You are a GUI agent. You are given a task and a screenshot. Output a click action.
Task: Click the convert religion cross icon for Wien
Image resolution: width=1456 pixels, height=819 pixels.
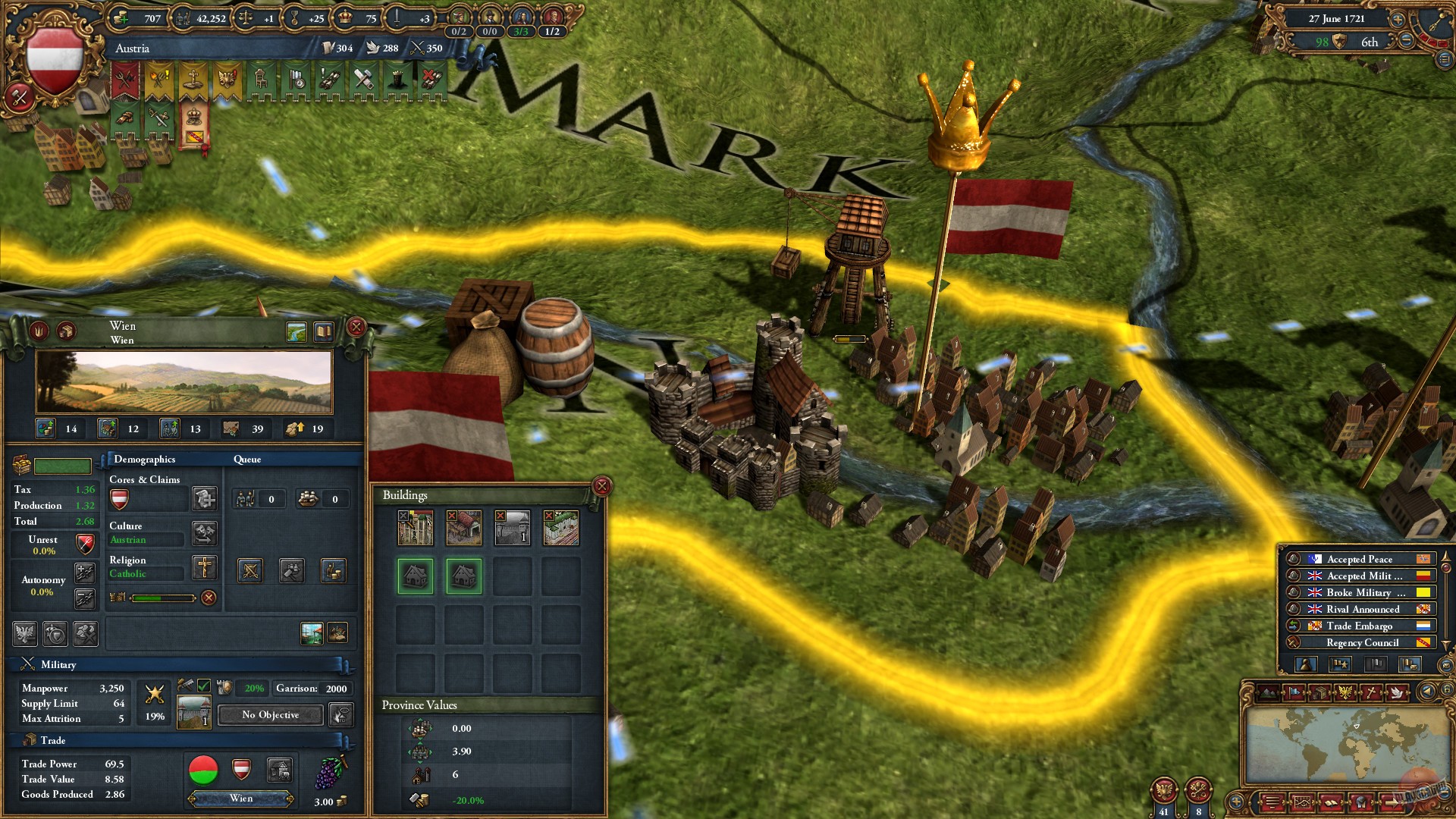tap(205, 568)
